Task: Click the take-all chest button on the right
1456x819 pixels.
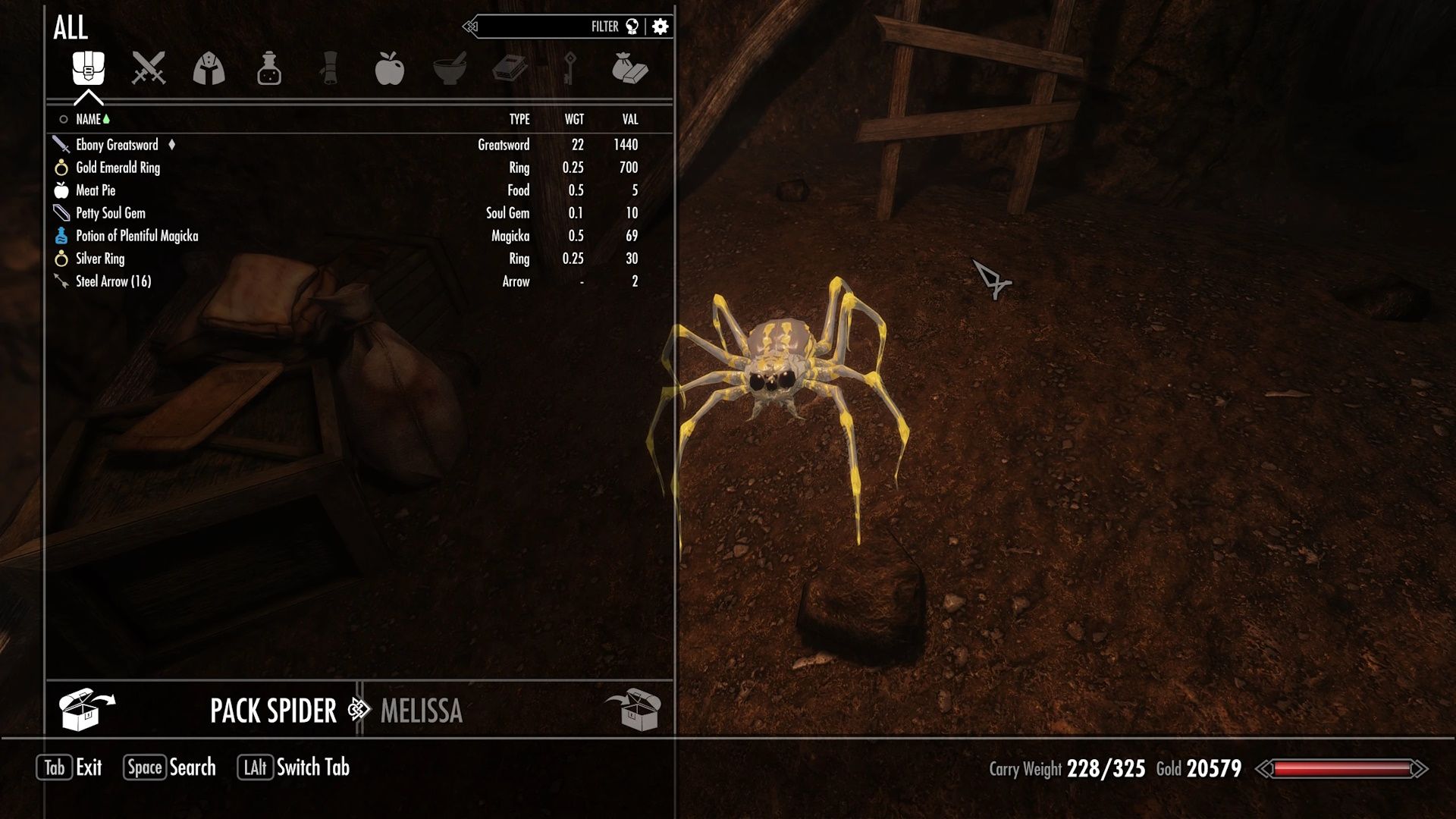Action: tap(632, 711)
